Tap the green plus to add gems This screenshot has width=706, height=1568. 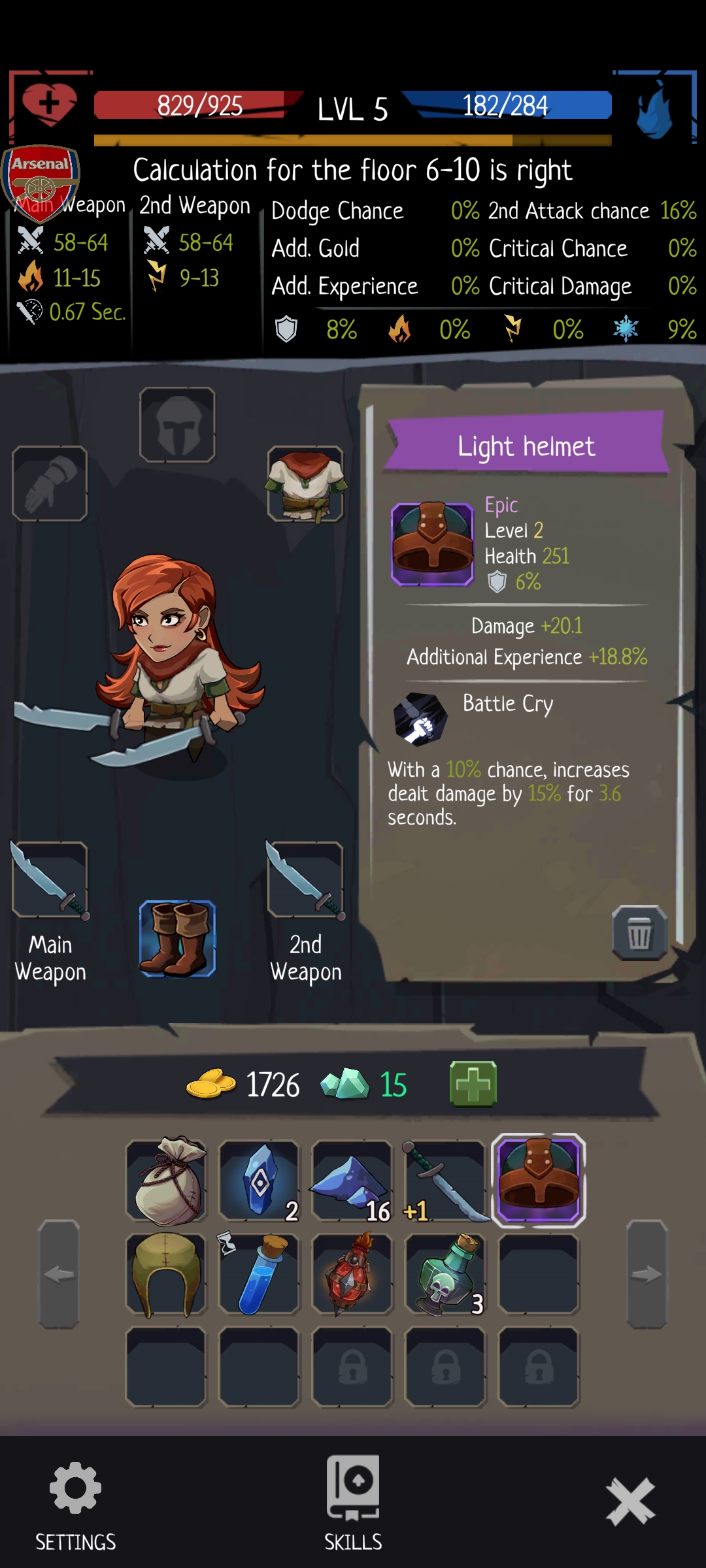(x=473, y=1085)
